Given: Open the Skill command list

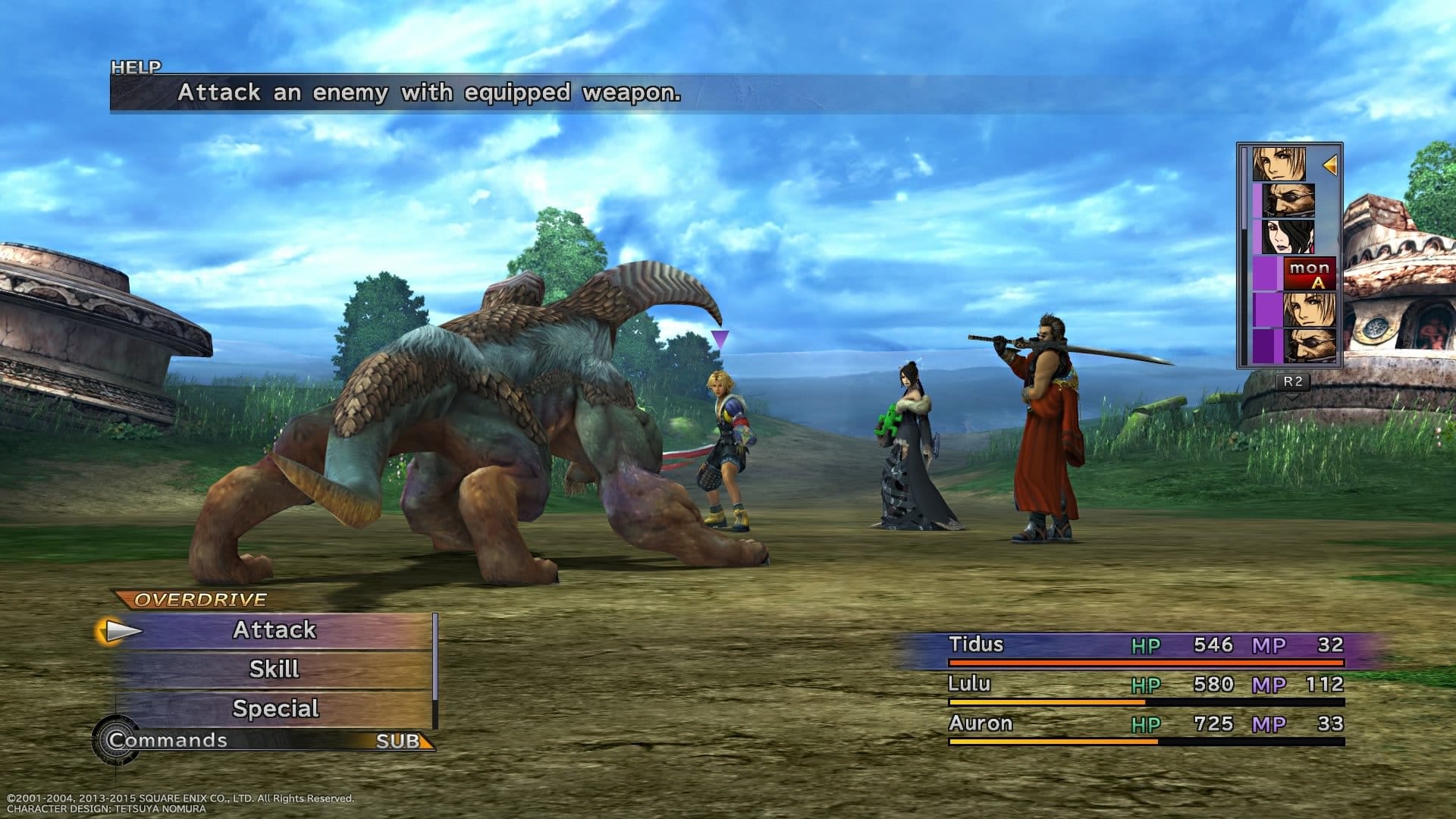Looking at the screenshot, I should coord(275,670).
